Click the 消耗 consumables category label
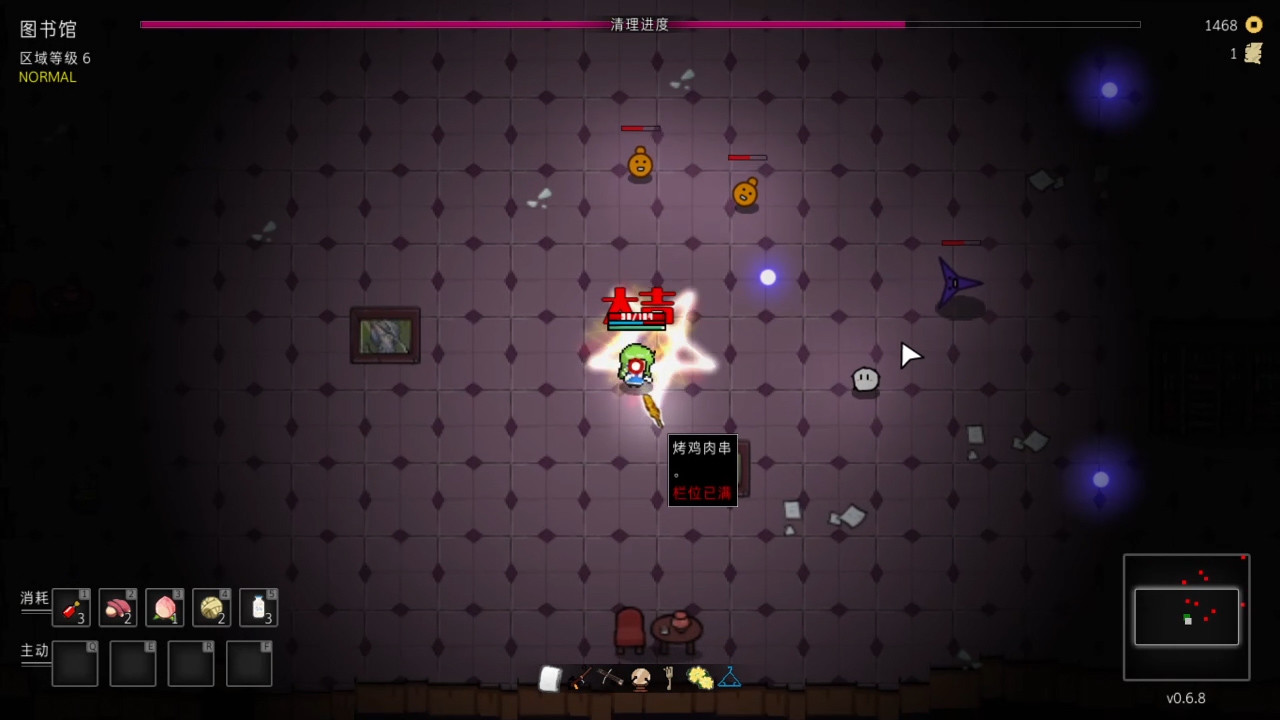Image resolution: width=1280 pixels, height=720 pixels. 33,598
